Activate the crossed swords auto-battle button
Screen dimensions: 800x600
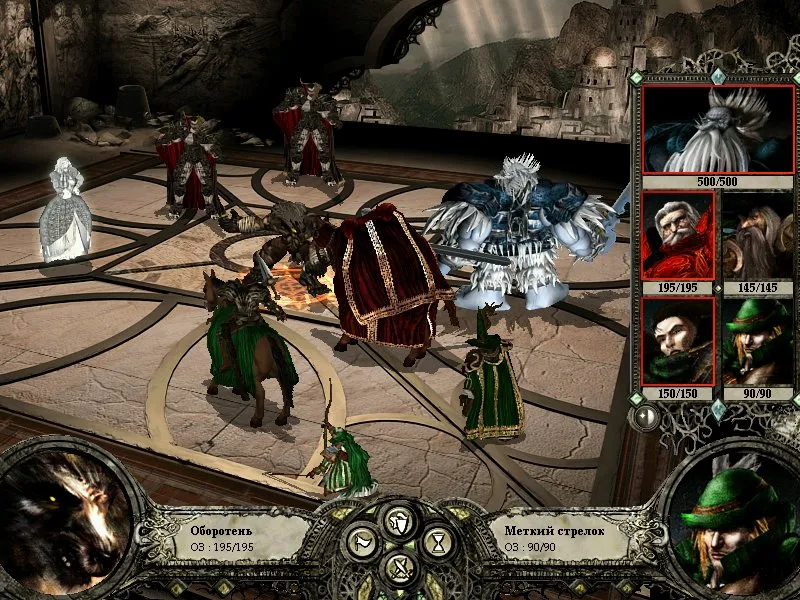point(400,569)
